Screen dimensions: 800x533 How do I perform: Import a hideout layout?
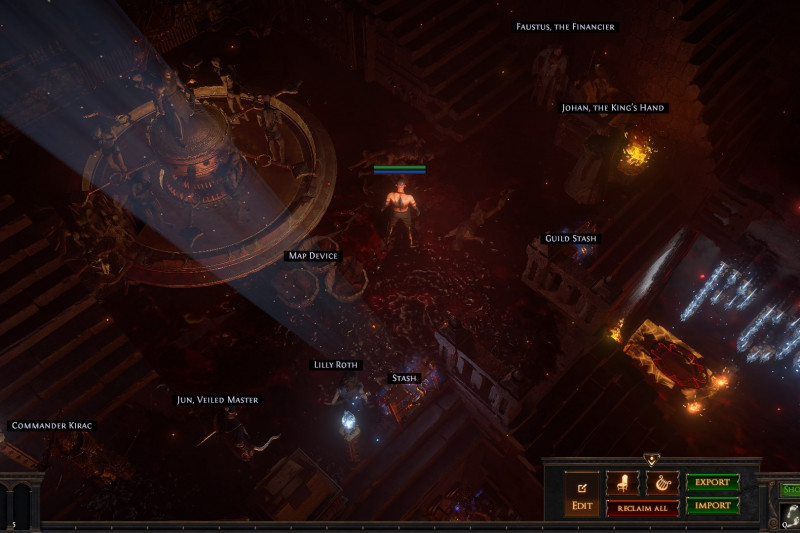712,506
